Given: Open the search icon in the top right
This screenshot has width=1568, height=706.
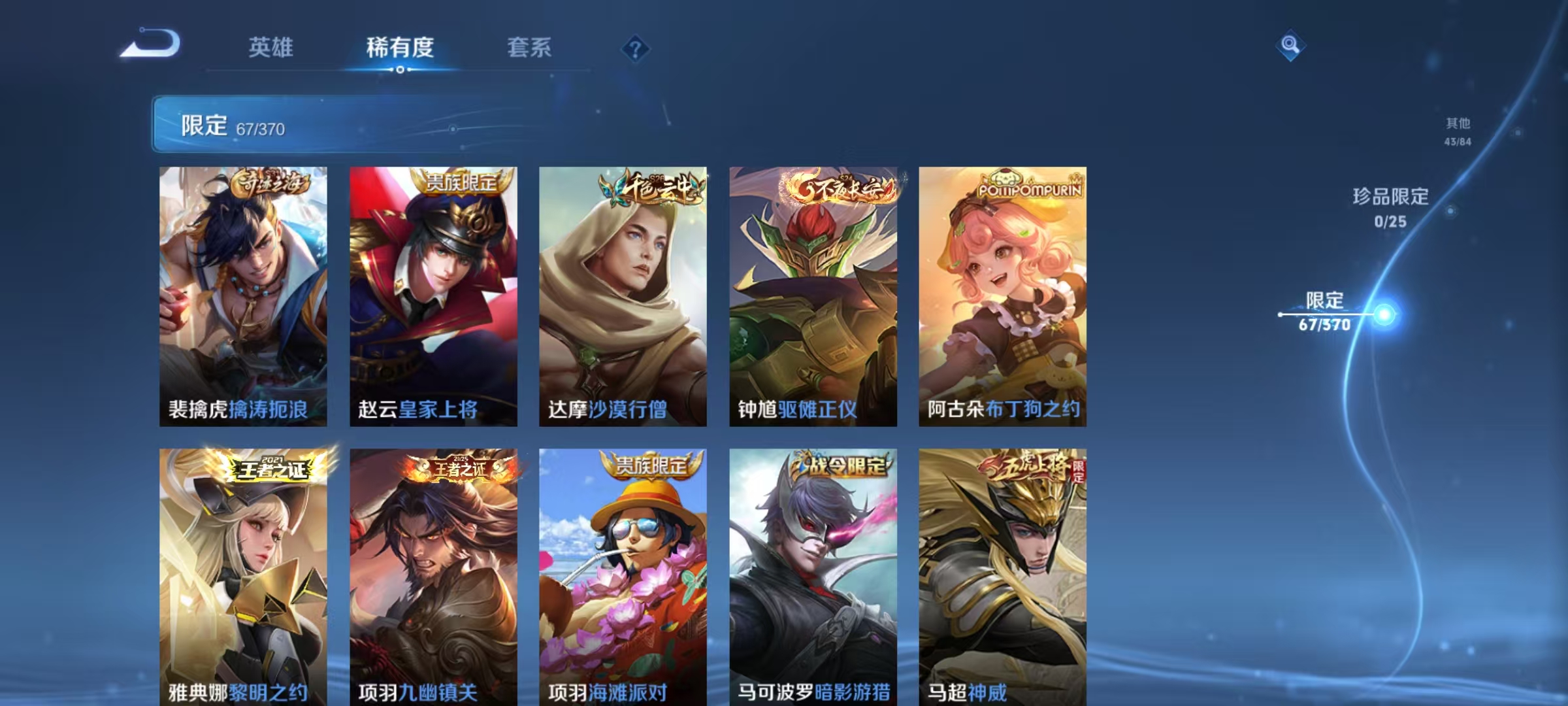Looking at the screenshot, I should tap(1288, 47).
